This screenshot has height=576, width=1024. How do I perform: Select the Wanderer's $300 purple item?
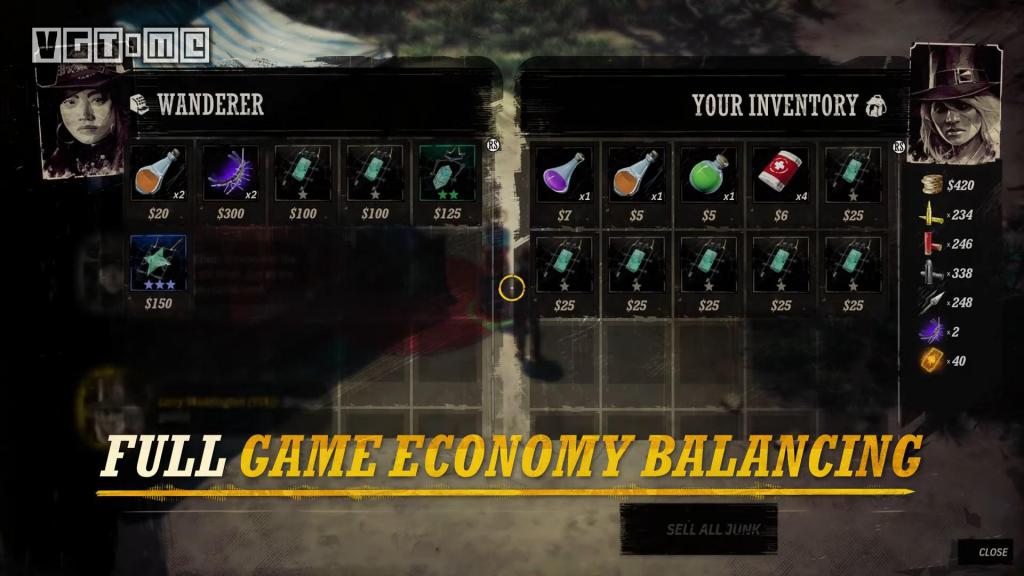(231, 174)
